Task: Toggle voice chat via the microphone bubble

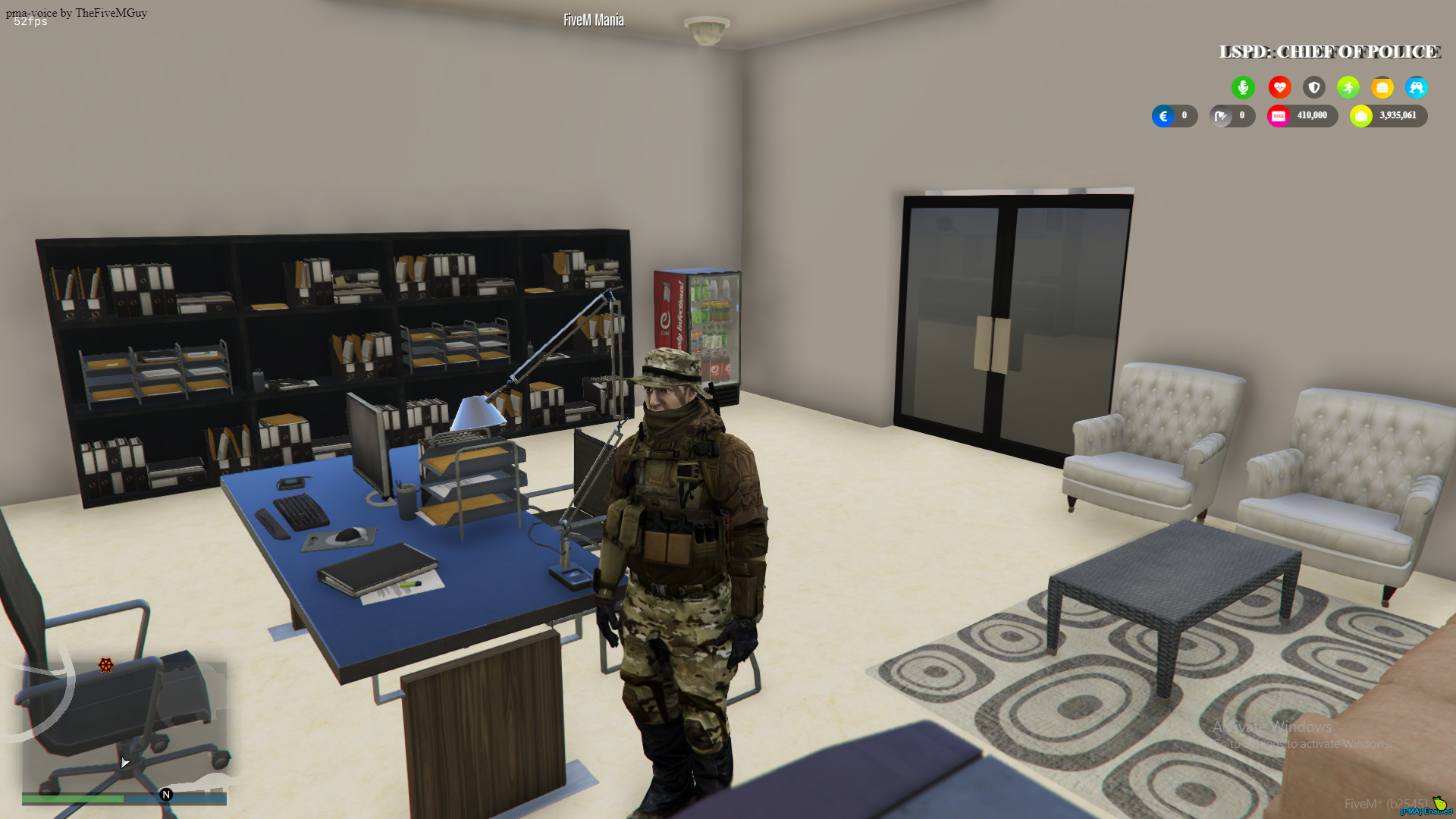Action: tap(1243, 87)
